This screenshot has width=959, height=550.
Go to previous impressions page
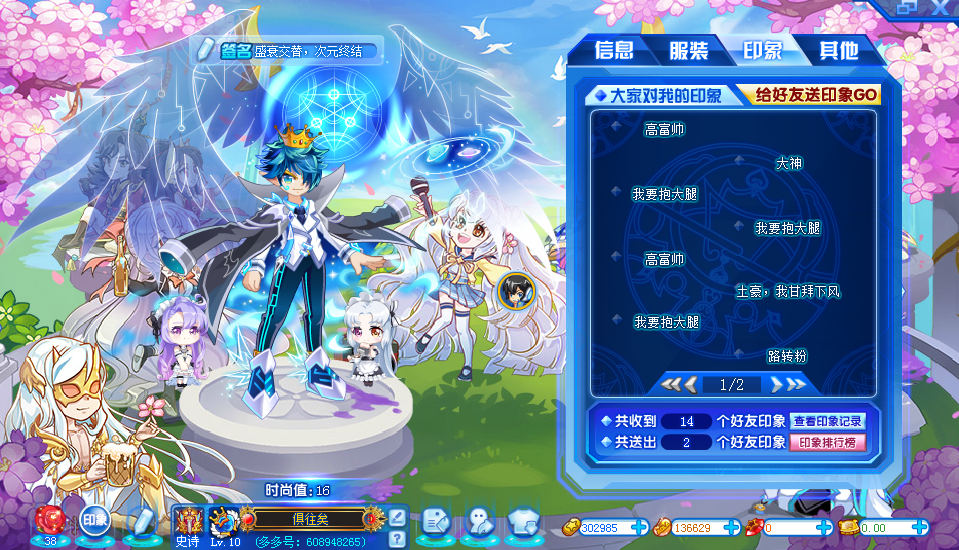point(690,384)
